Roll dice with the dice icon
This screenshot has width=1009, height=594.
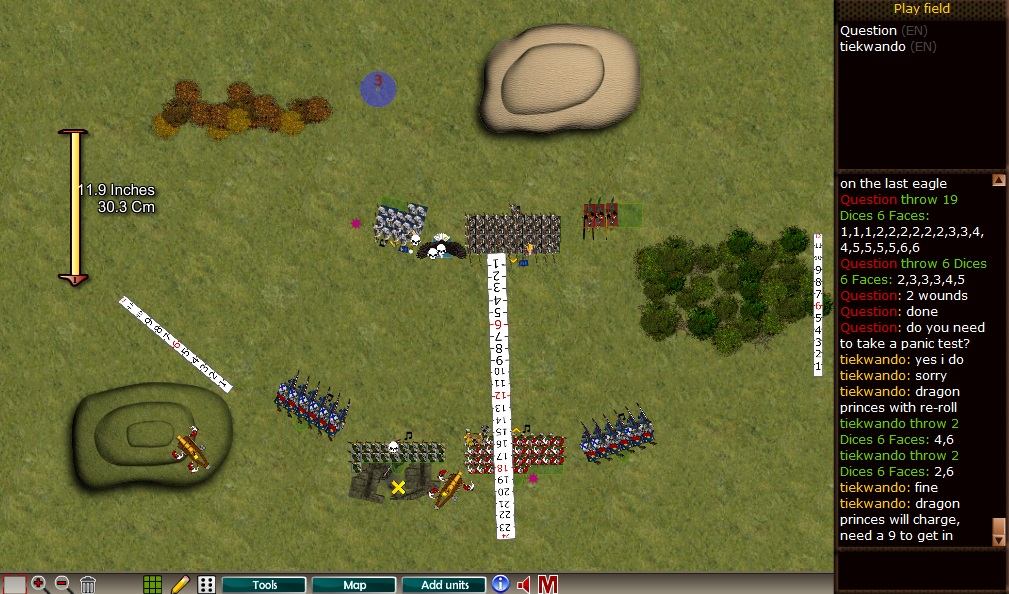click(206, 585)
